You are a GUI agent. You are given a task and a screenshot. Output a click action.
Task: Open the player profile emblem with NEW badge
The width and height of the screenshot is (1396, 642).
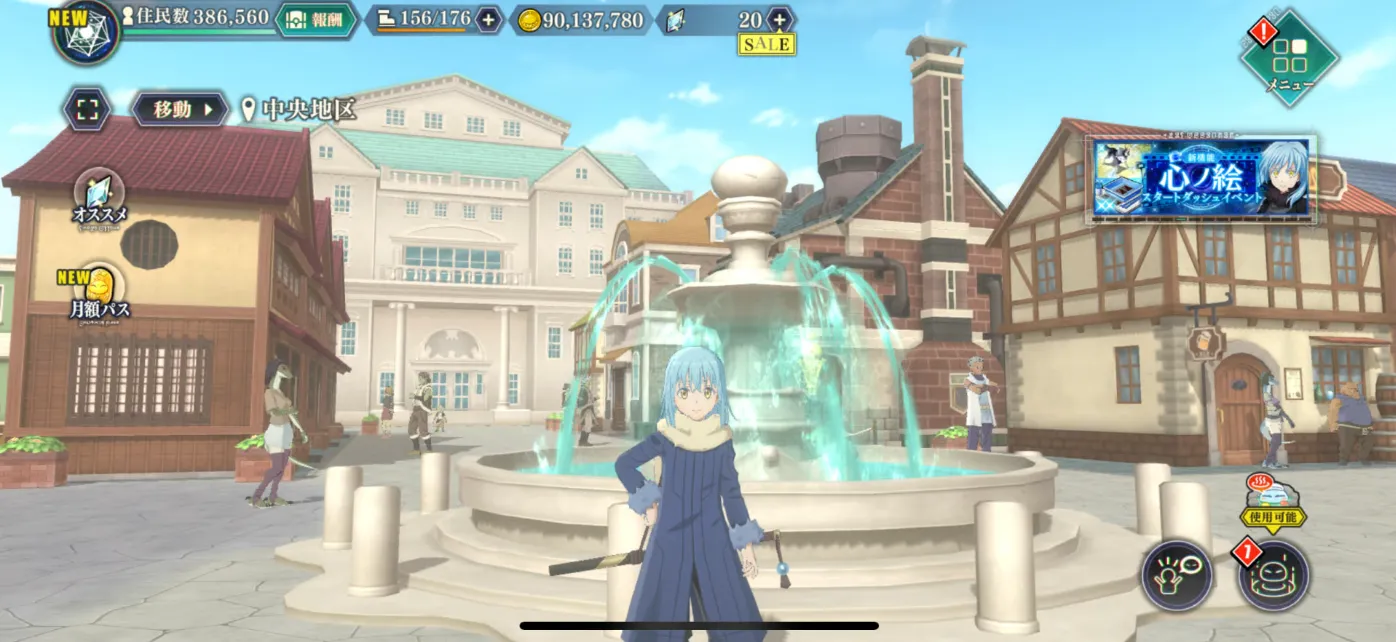(87, 31)
